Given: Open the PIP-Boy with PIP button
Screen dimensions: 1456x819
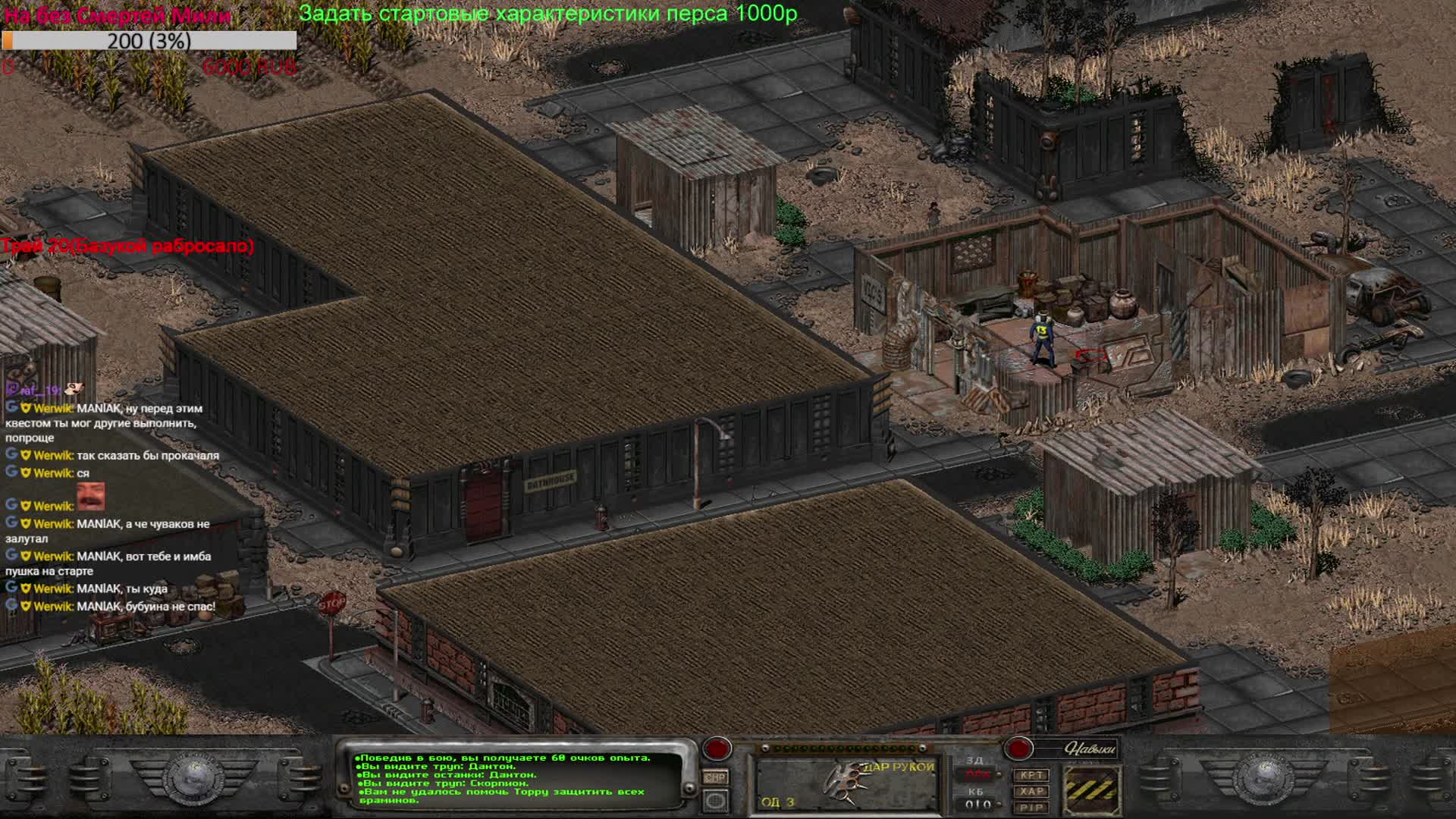Looking at the screenshot, I should [x=1031, y=808].
